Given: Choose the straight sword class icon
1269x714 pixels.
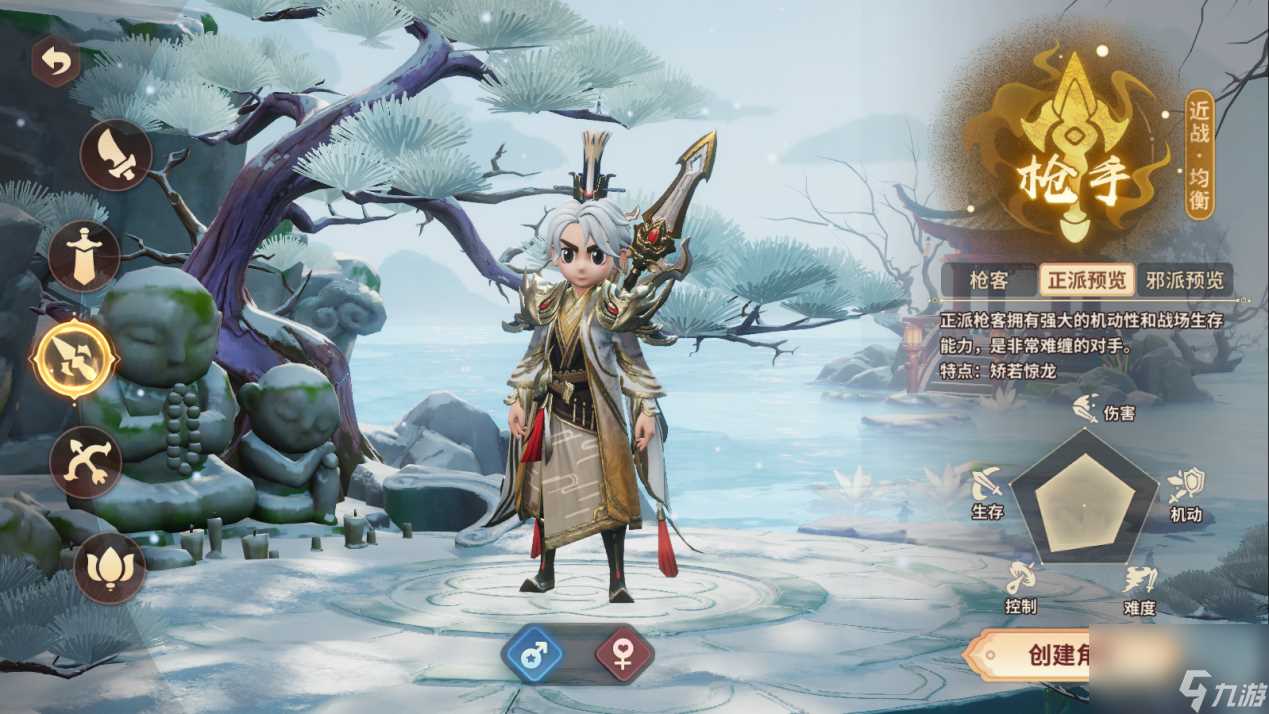Looking at the screenshot, I should tap(84, 256).
